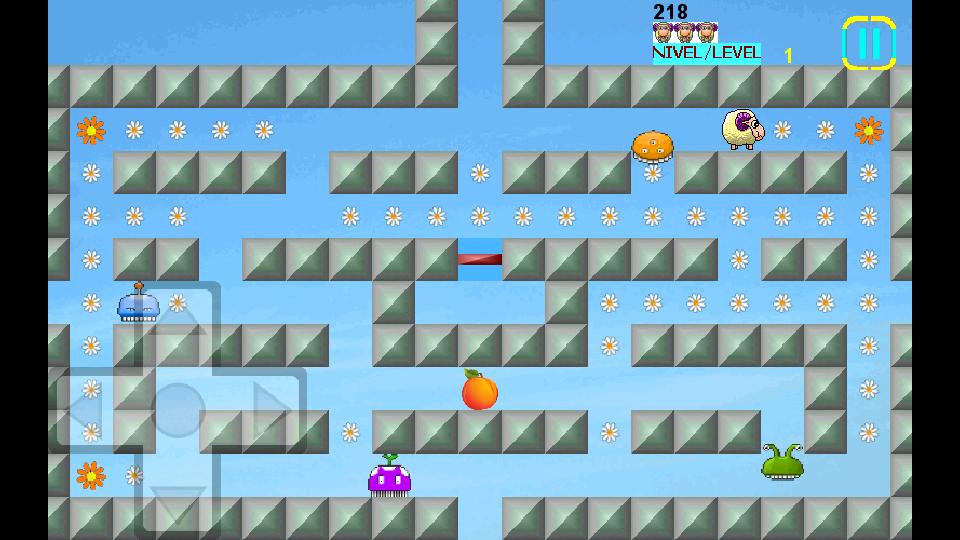Pause the game with the yellow button
Viewport: 960px width, 540px height.
[868, 43]
